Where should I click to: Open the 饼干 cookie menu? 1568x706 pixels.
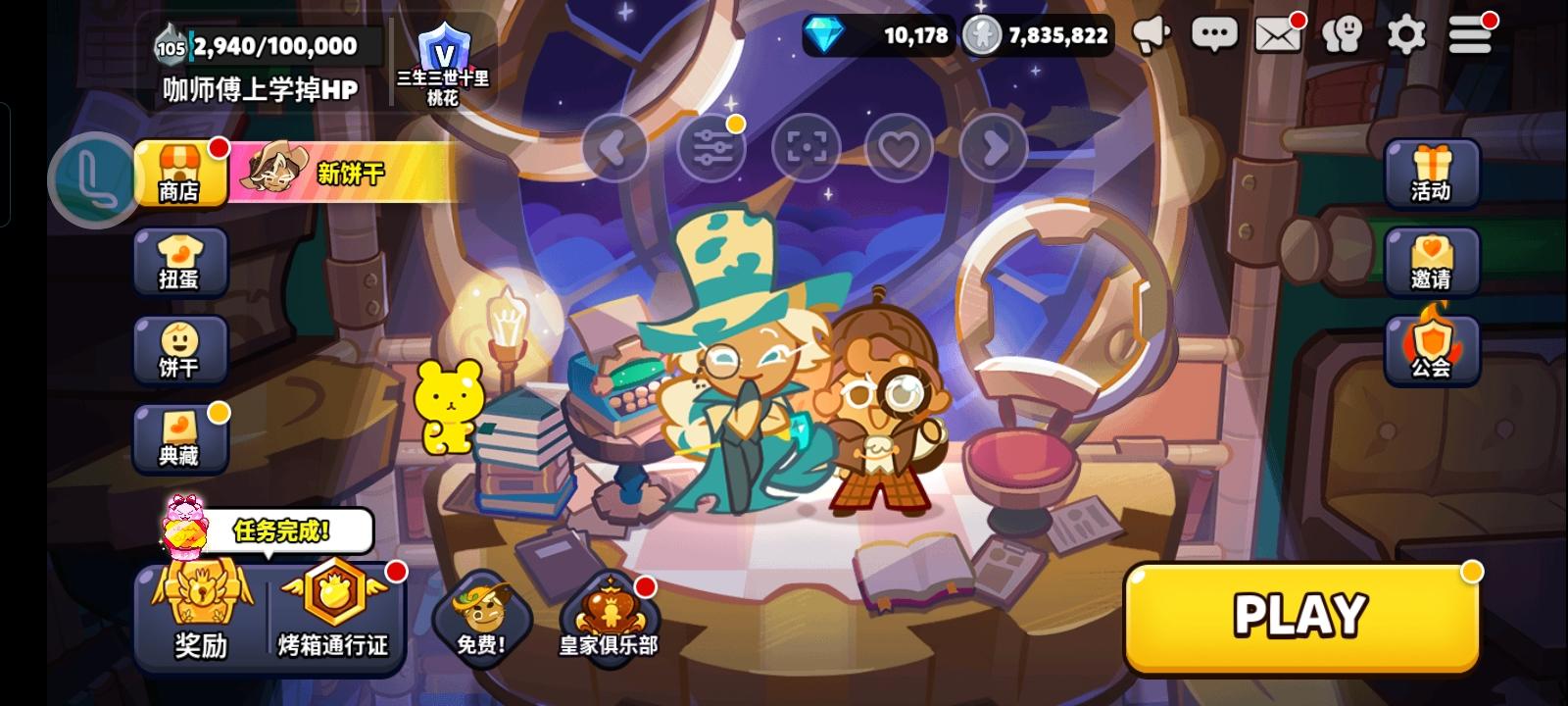pyautogui.click(x=180, y=350)
